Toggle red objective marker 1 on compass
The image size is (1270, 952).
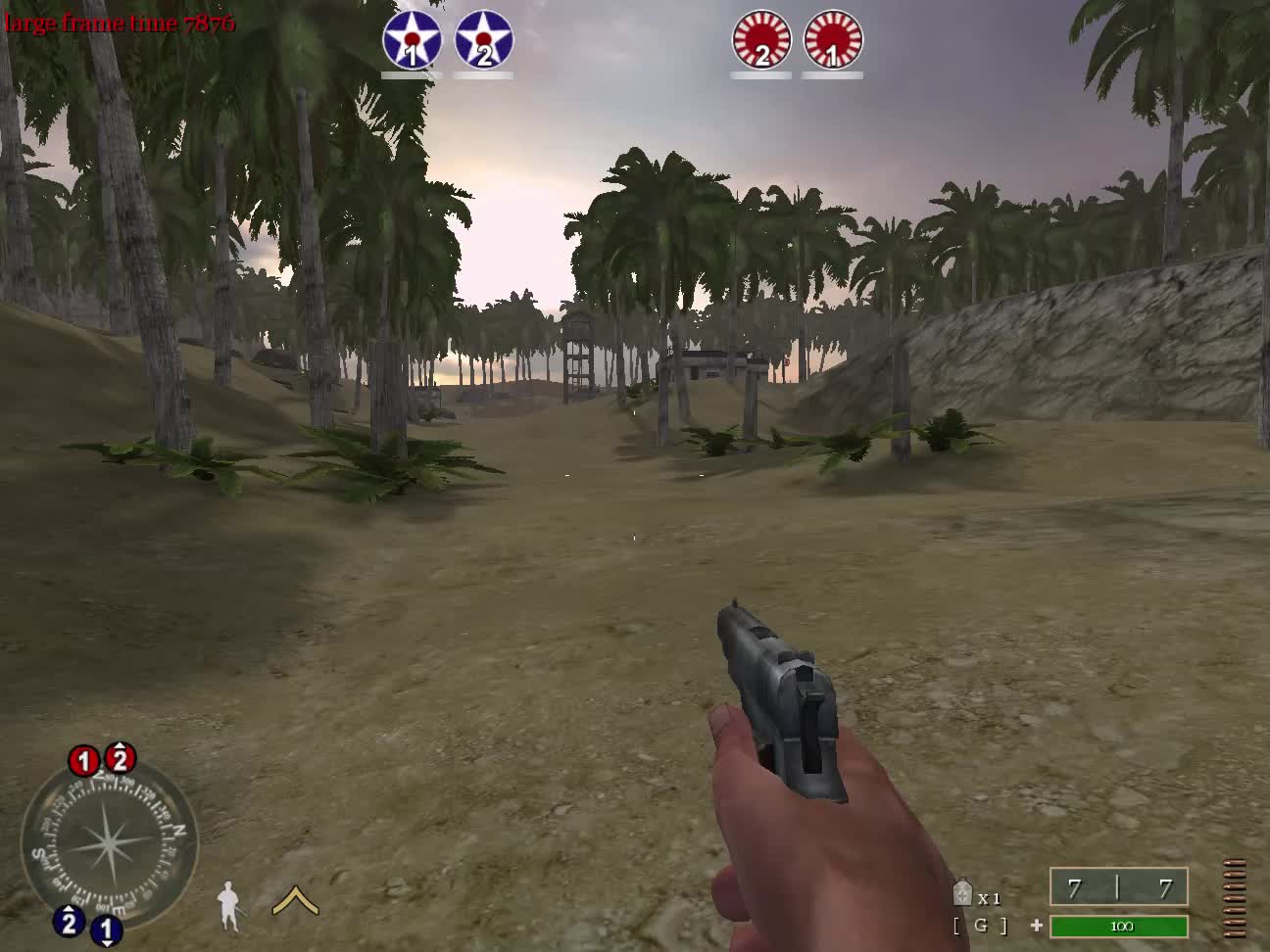coord(82,759)
